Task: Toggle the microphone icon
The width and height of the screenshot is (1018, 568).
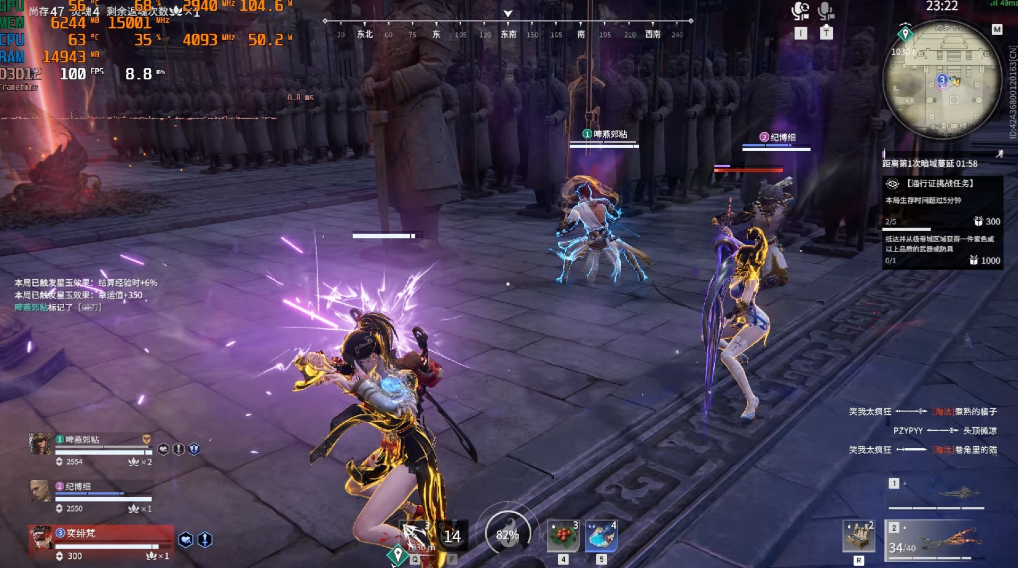Action: 826,12
